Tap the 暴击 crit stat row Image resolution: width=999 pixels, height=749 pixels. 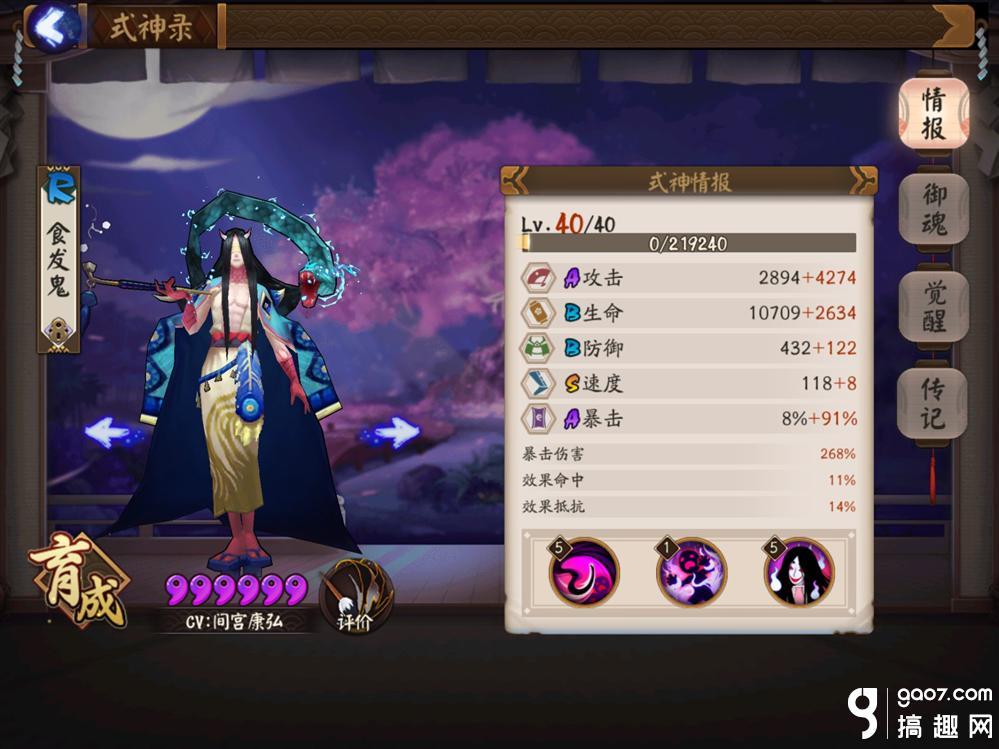tap(689, 418)
